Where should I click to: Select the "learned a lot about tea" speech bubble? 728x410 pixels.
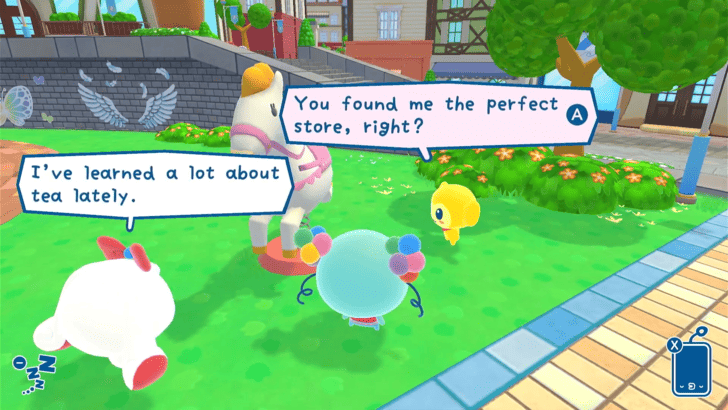tap(155, 185)
